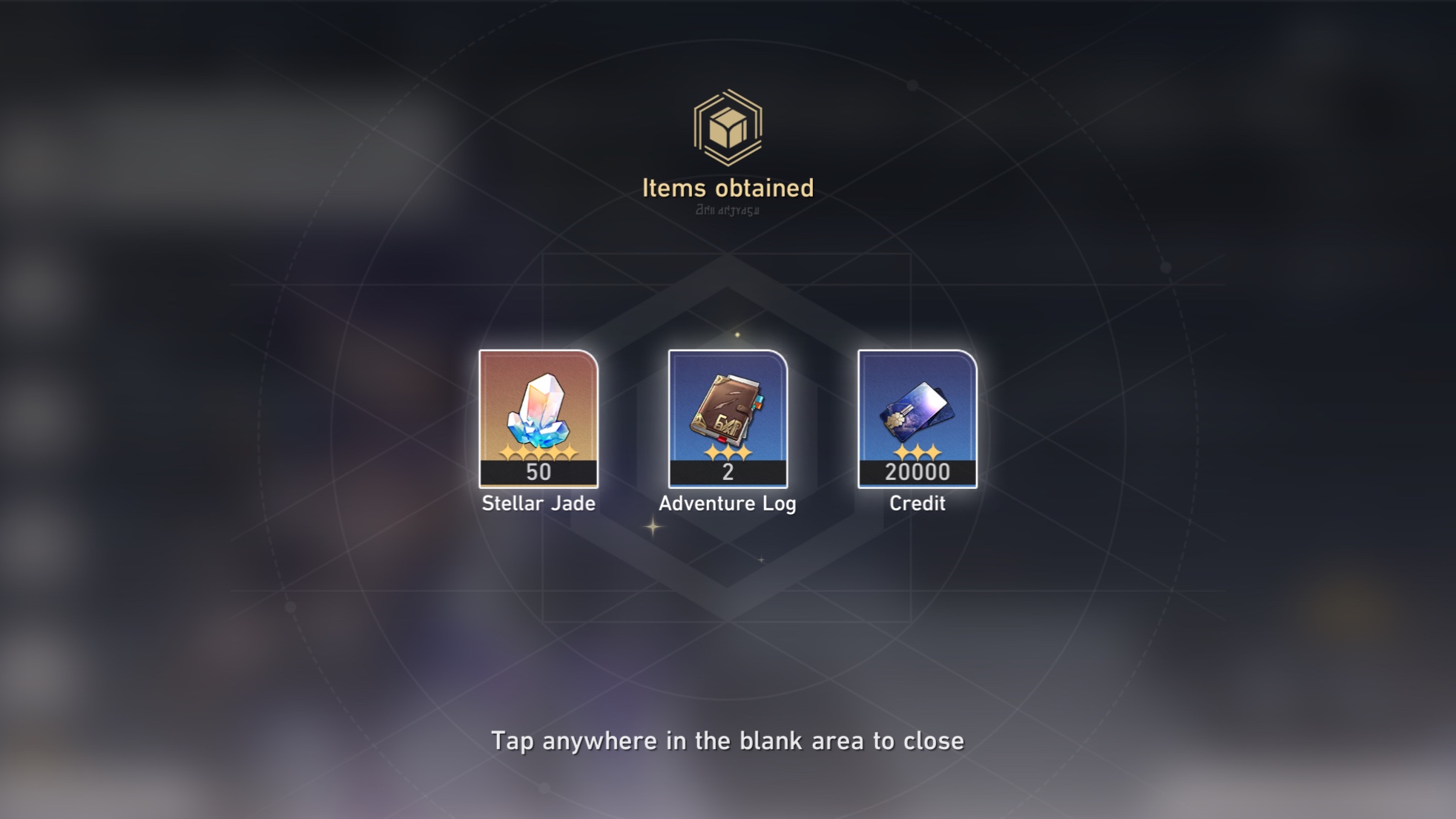1456x819 pixels.
Task: Click the Stellar Jade label text
Action: 539,504
